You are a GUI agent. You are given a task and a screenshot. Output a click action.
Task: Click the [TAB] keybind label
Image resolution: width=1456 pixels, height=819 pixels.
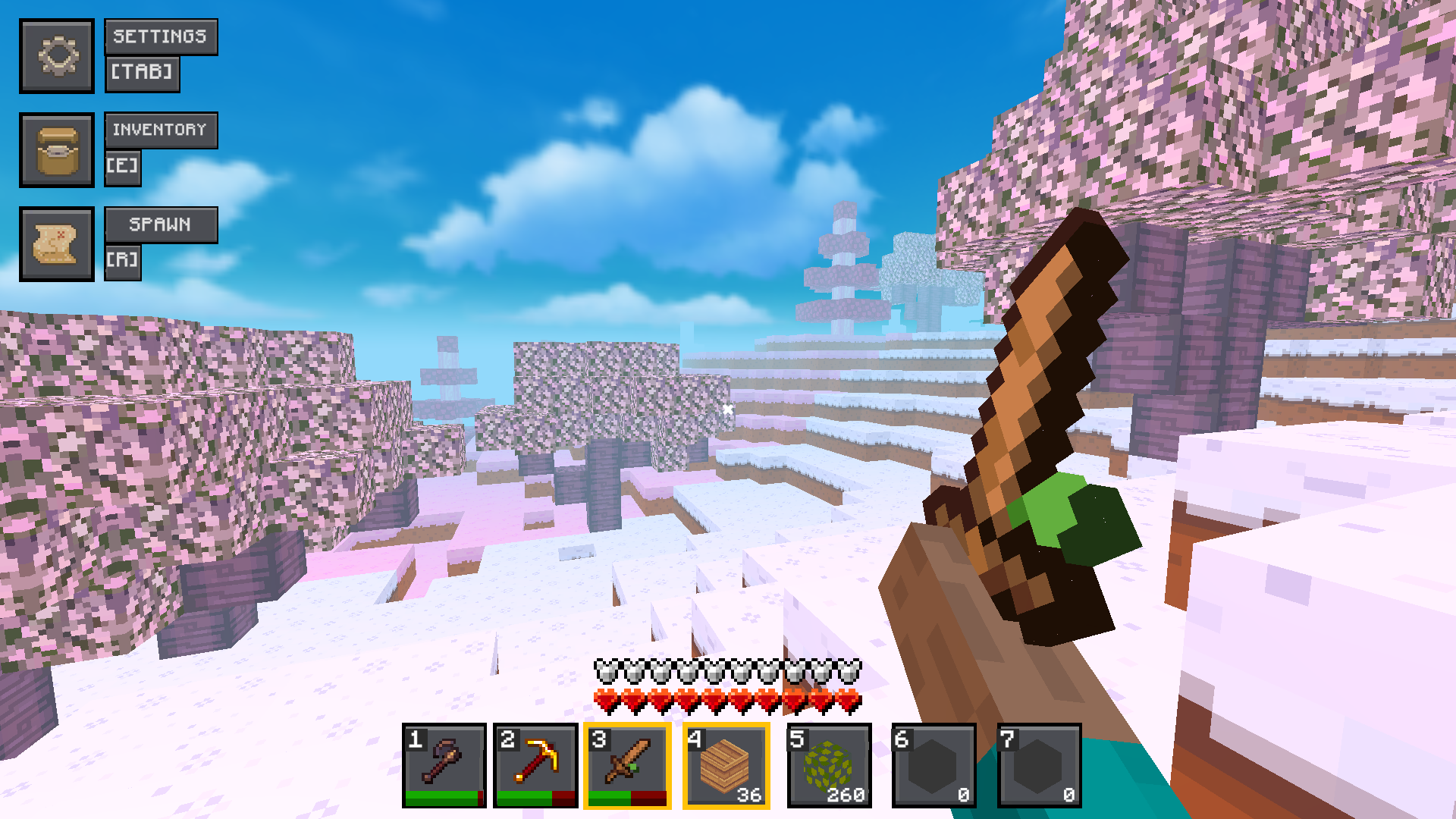click(x=142, y=74)
